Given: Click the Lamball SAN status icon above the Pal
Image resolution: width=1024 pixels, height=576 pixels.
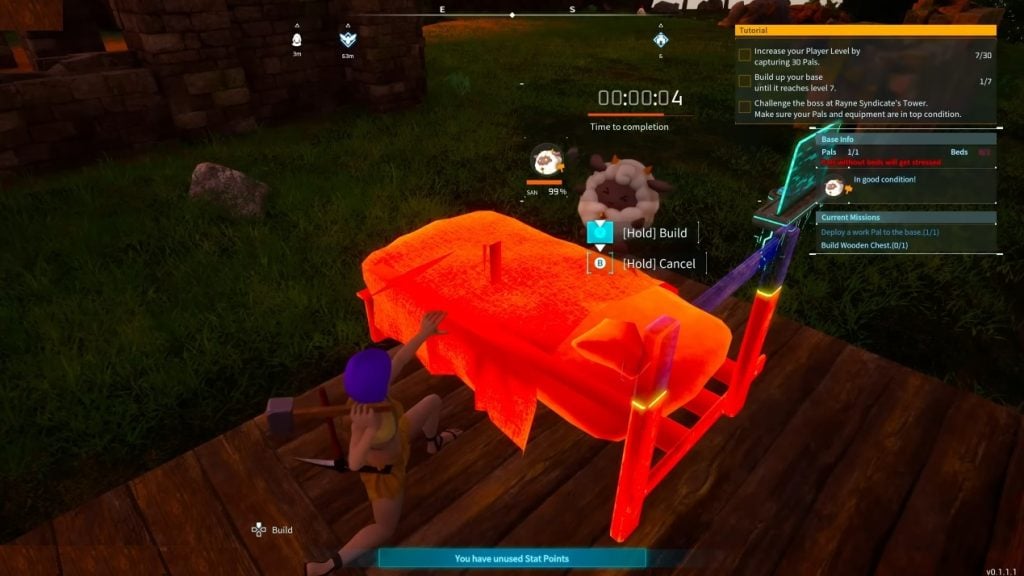Looking at the screenshot, I should pyautogui.click(x=546, y=160).
